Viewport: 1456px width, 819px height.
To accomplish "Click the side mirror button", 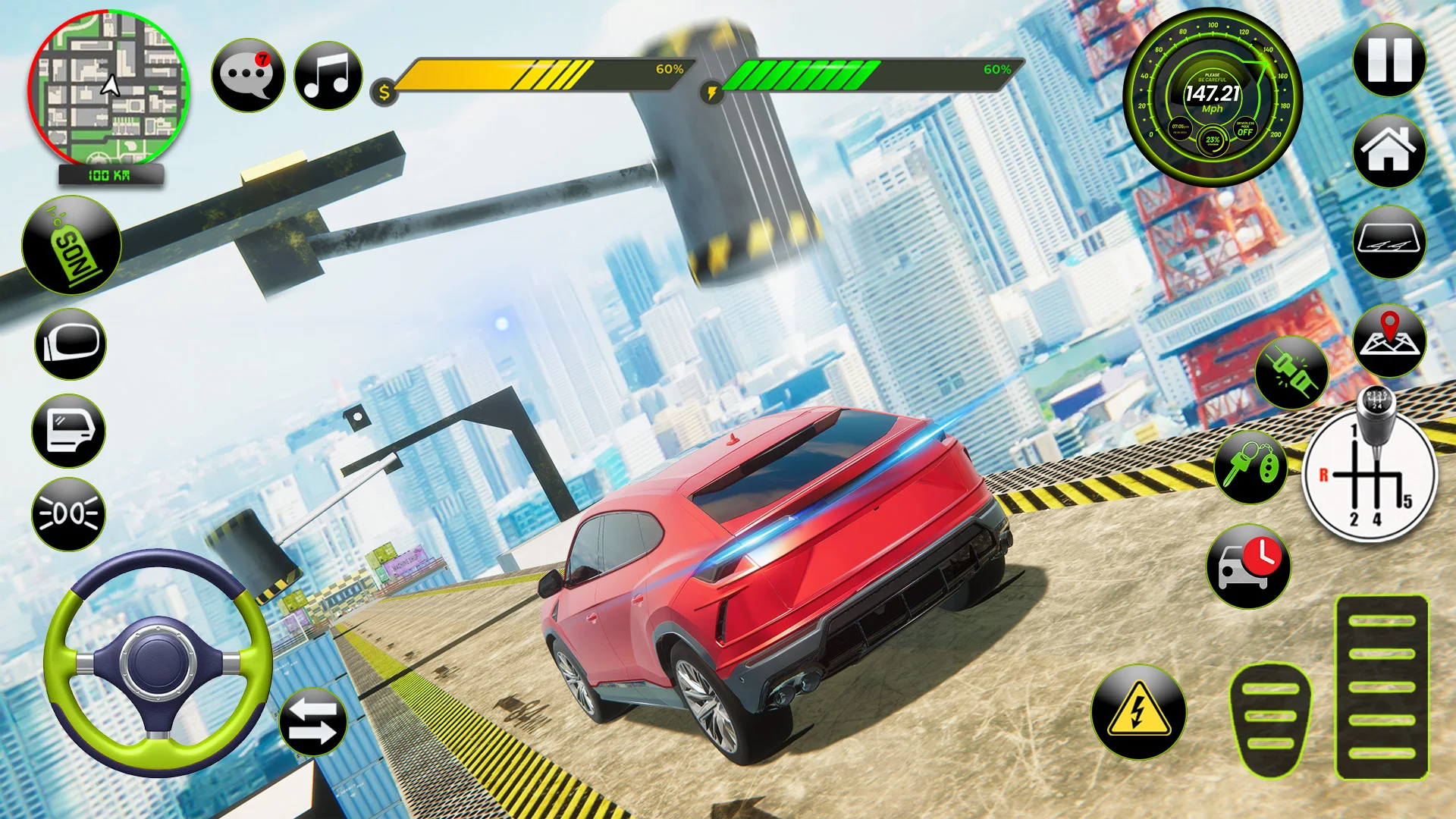I will click(x=71, y=344).
